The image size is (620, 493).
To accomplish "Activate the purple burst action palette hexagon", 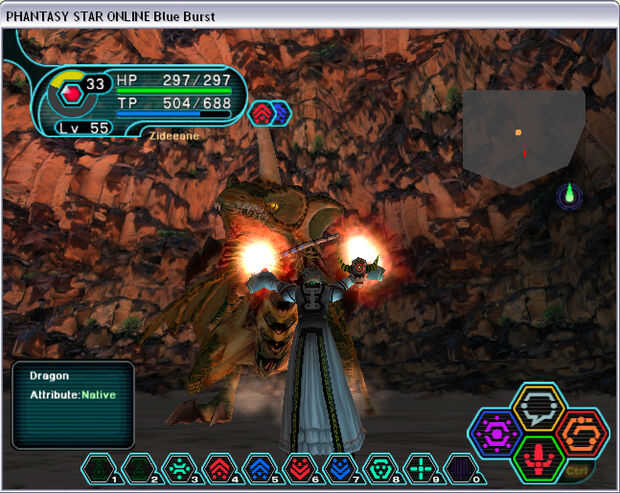I will pos(496,434).
